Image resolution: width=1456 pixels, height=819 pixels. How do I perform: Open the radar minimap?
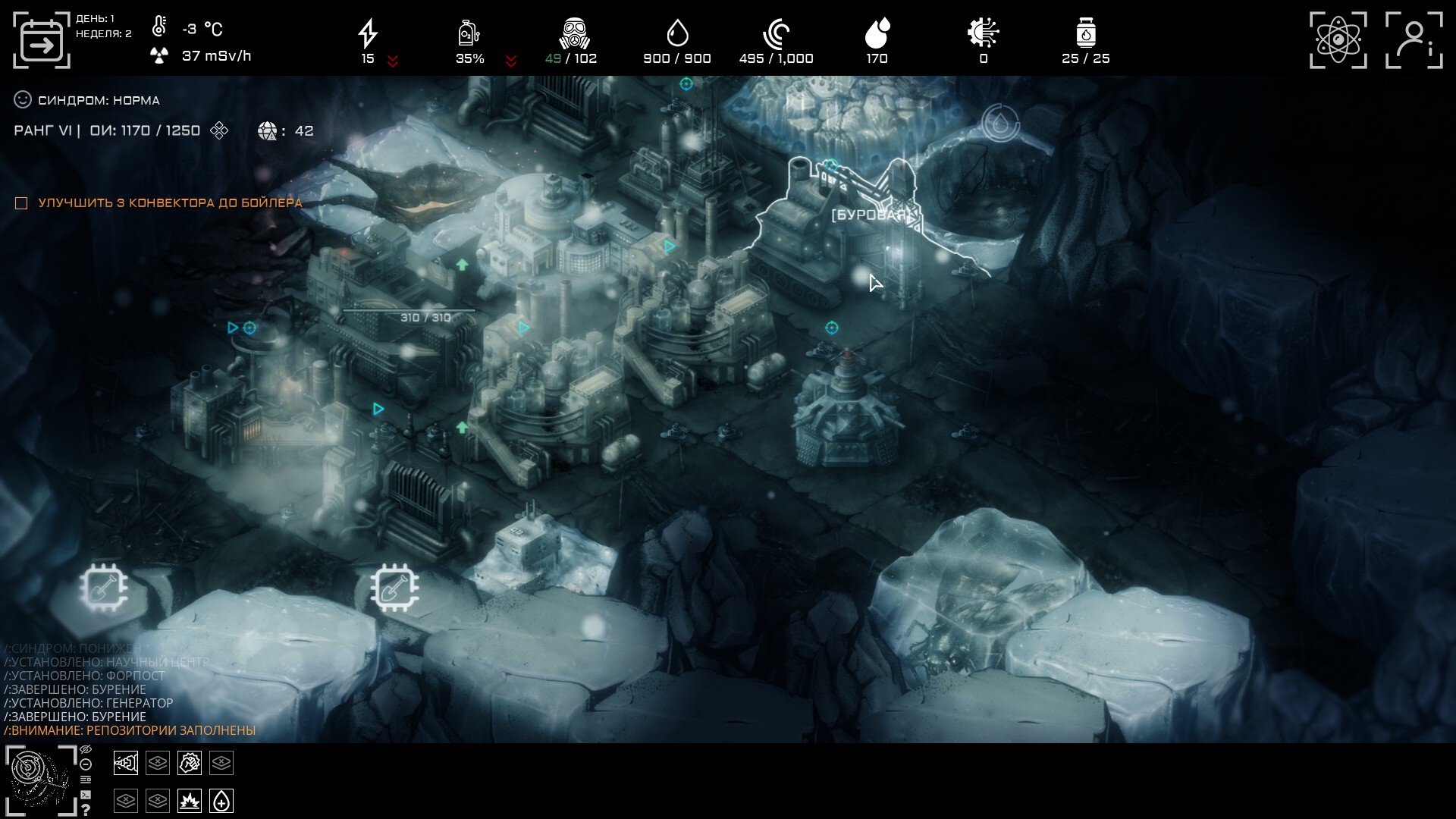[x=41, y=780]
